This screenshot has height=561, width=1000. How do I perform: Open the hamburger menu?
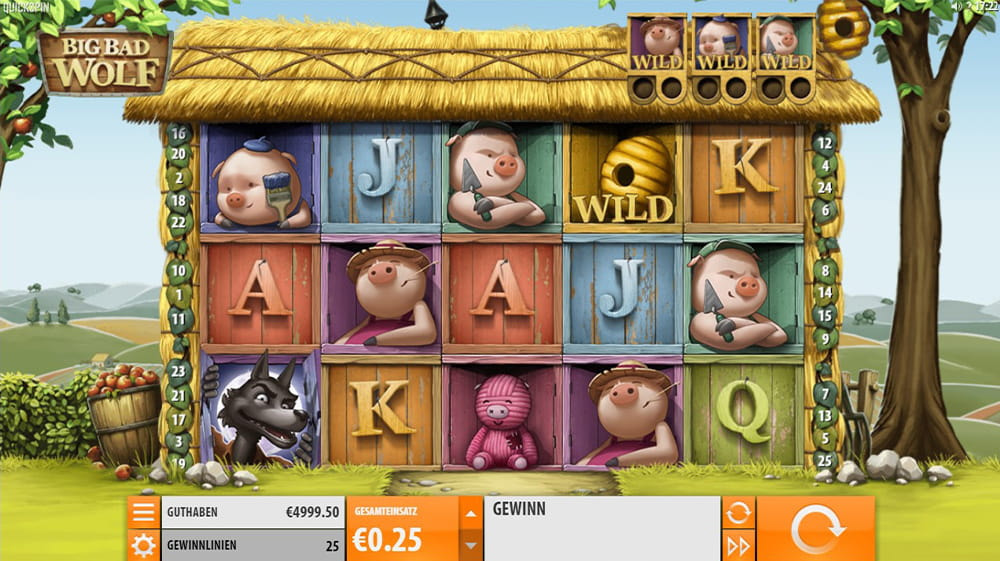point(143,513)
